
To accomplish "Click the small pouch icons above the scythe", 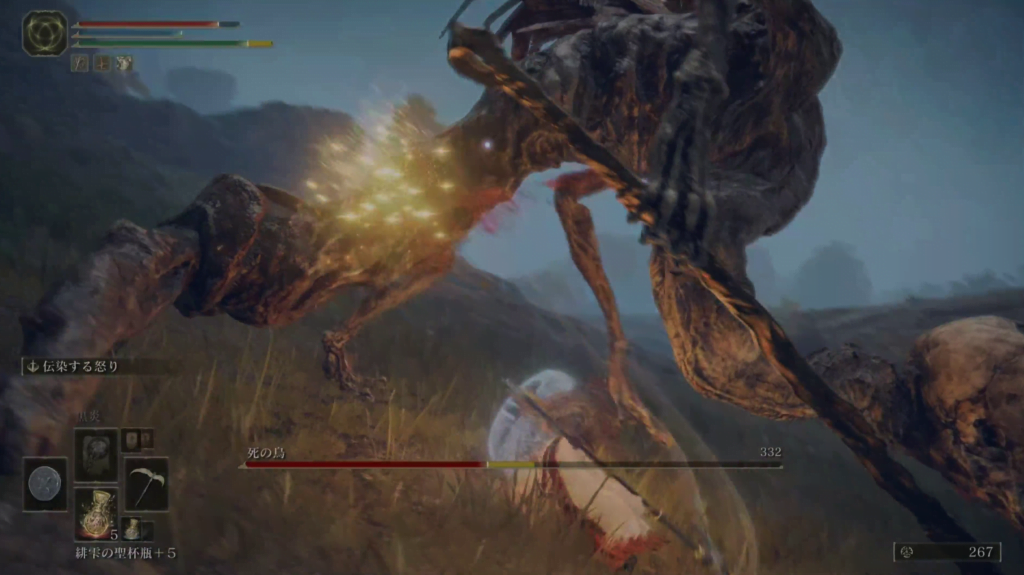I will [137, 440].
